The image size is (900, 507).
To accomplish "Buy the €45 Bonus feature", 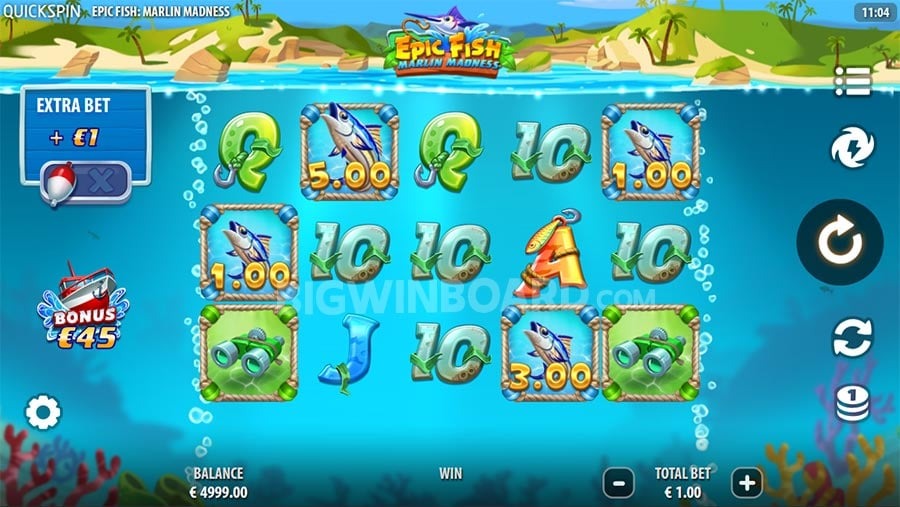I will coord(78,306).
